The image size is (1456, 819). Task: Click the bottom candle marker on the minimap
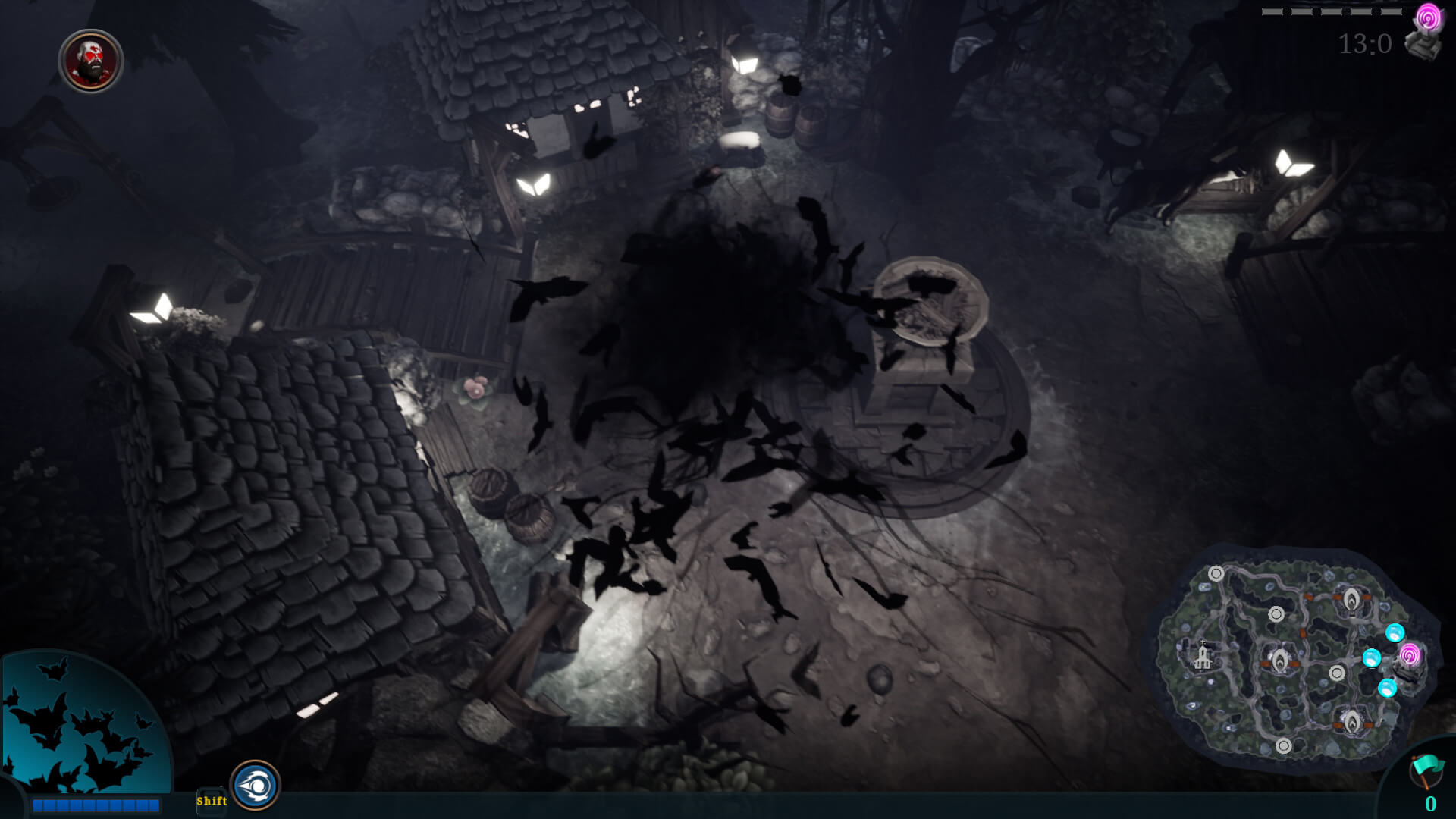(x=1352, y=722)
